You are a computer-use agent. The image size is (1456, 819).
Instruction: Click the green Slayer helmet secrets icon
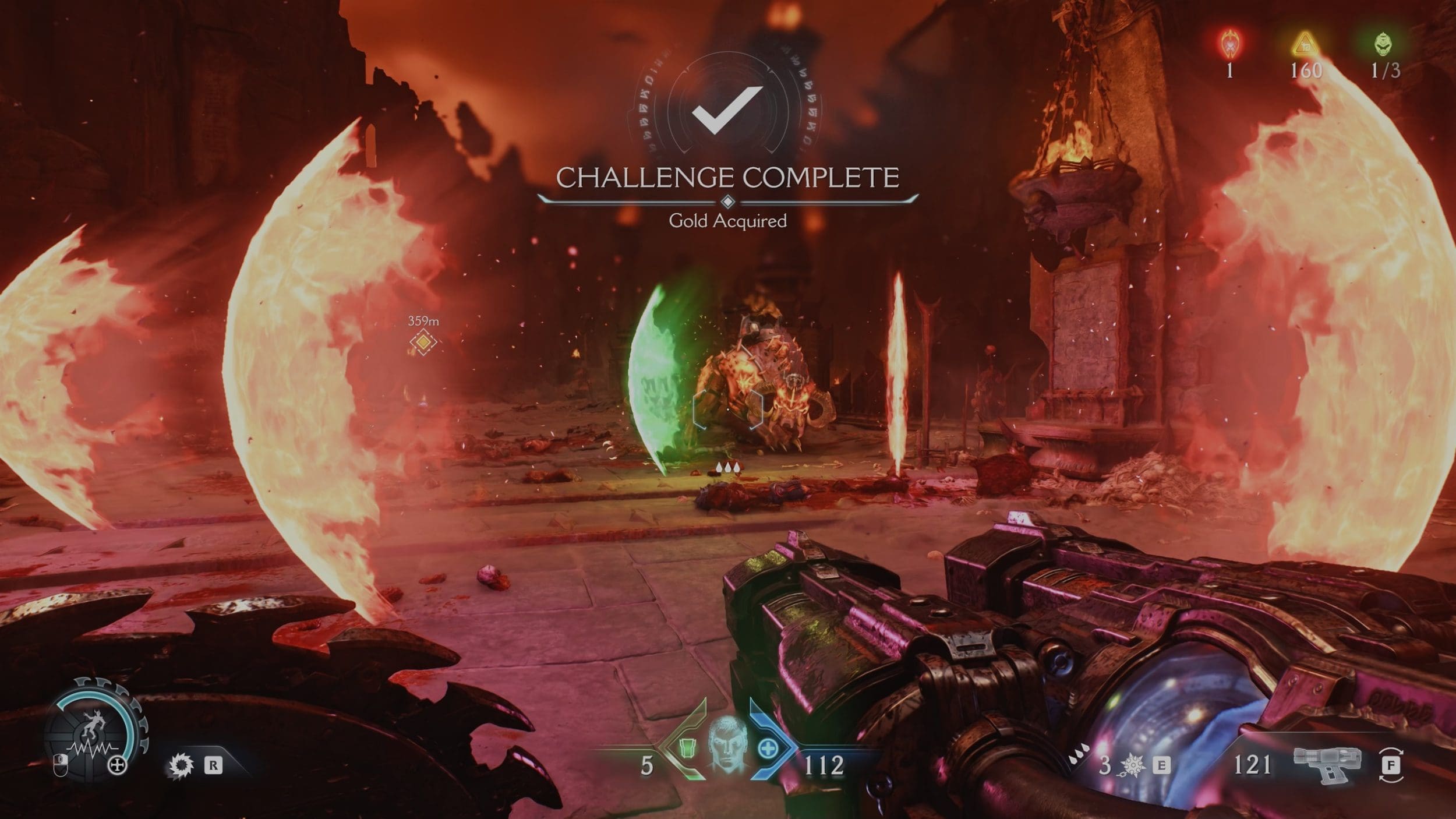(1384, 44)
